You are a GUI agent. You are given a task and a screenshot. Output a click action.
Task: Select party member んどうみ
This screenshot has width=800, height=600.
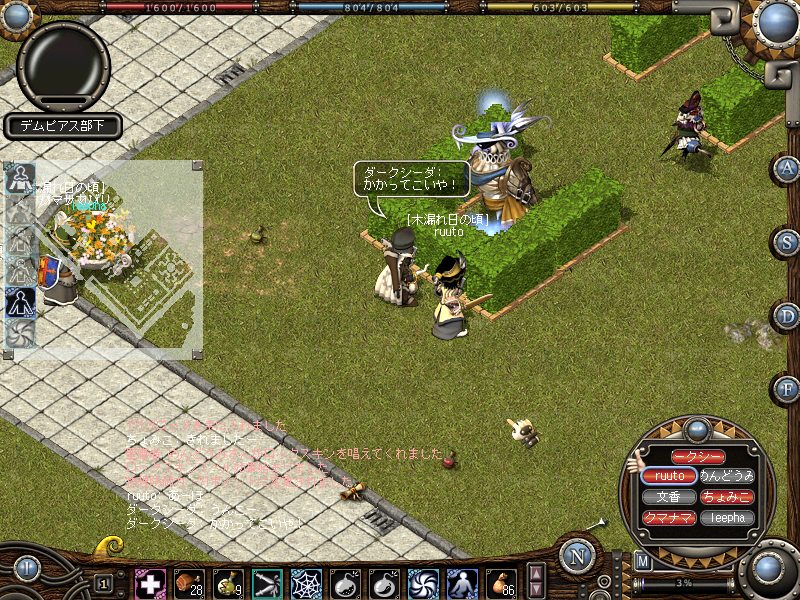click(x=727, y=476)
